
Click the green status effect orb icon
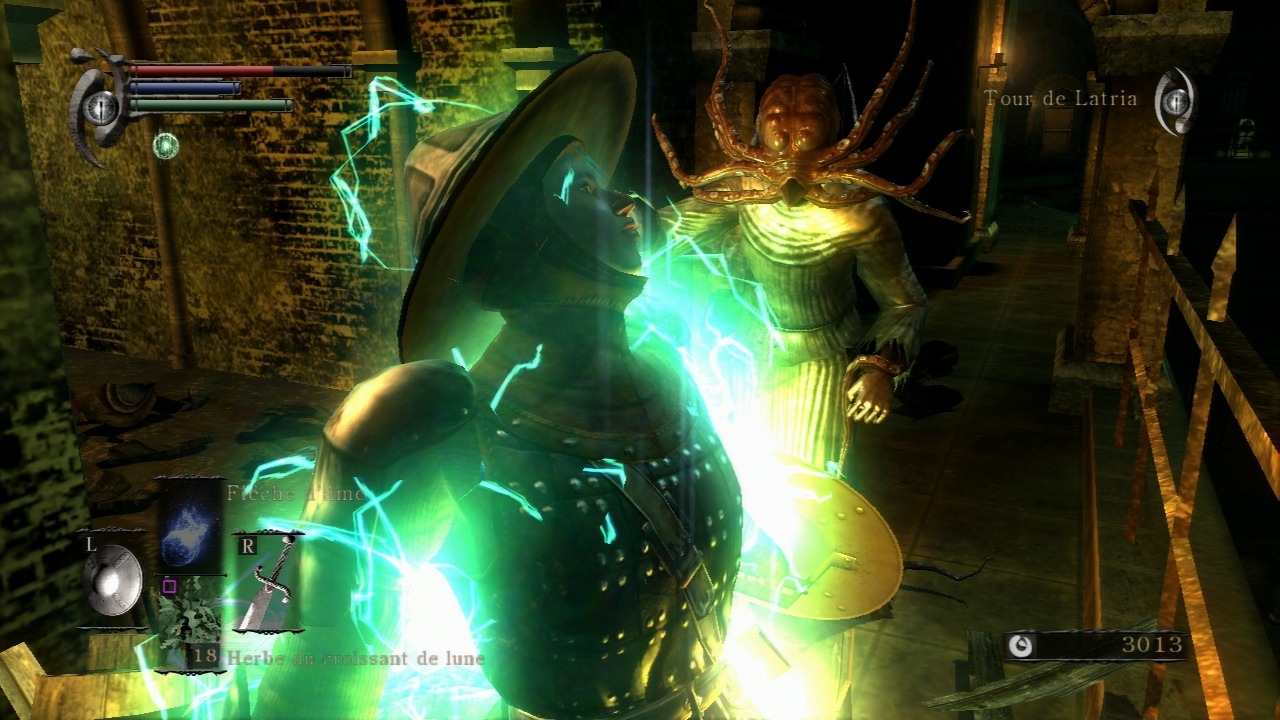pyautogui.click(x=166, y=146)
